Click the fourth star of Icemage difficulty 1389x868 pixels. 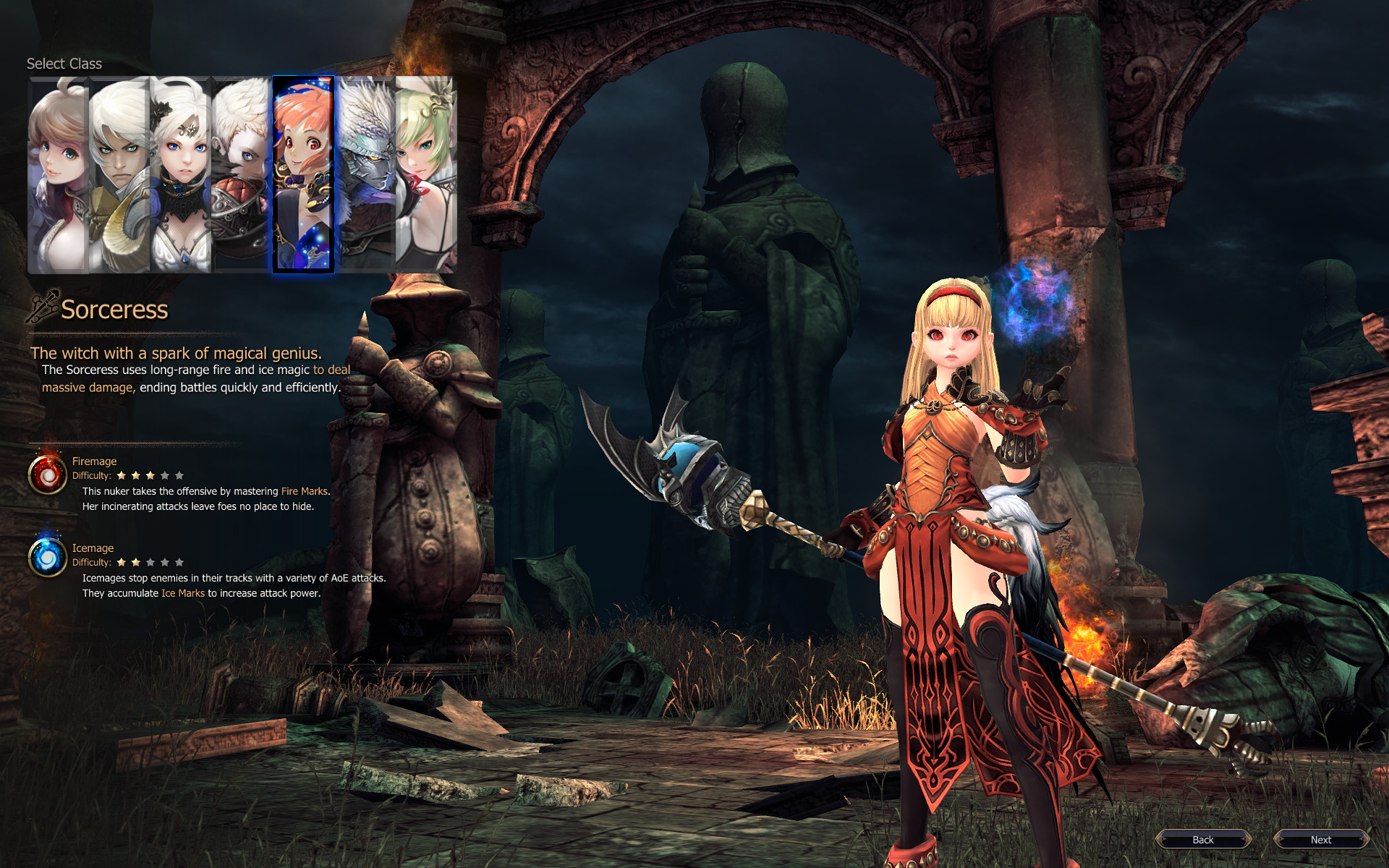[164, 561]
